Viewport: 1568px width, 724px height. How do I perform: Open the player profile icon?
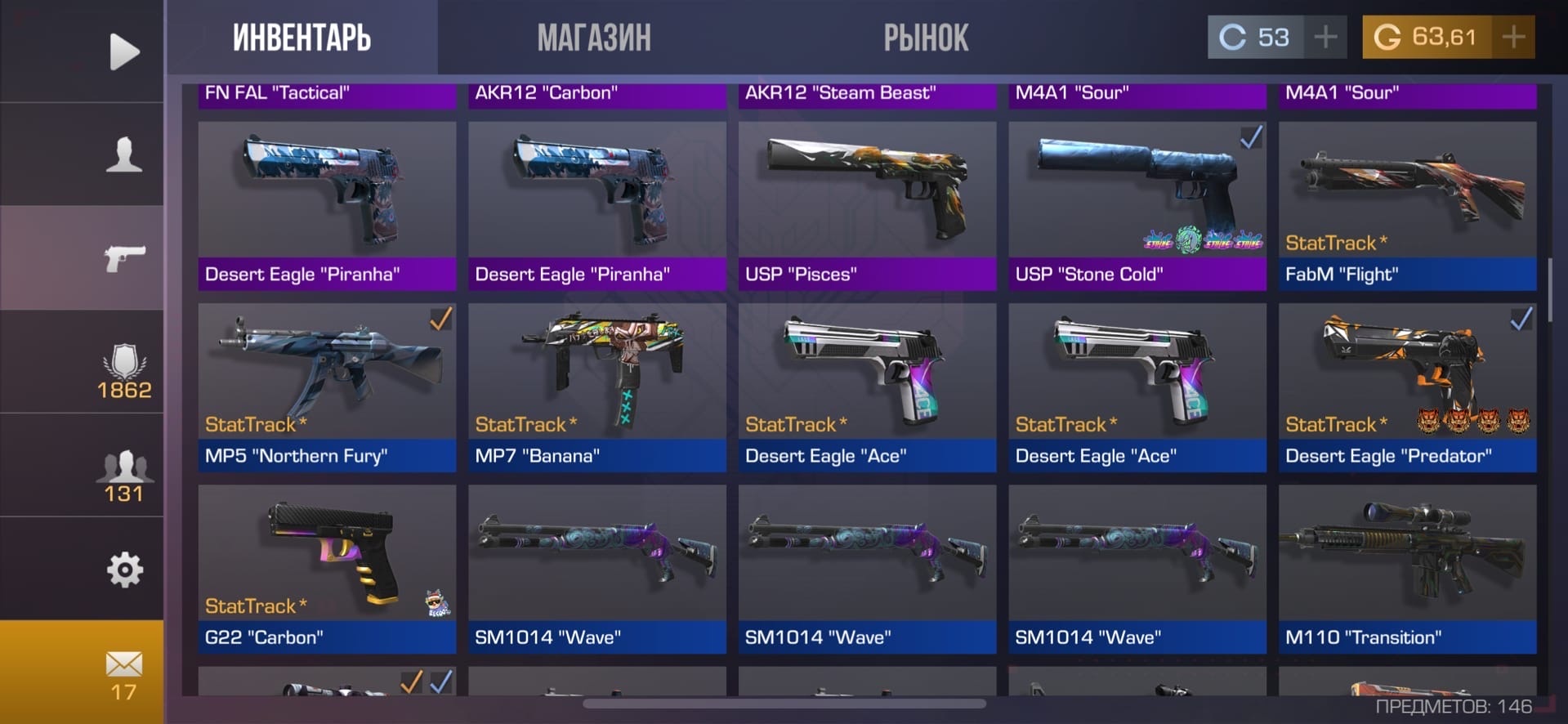124,154
